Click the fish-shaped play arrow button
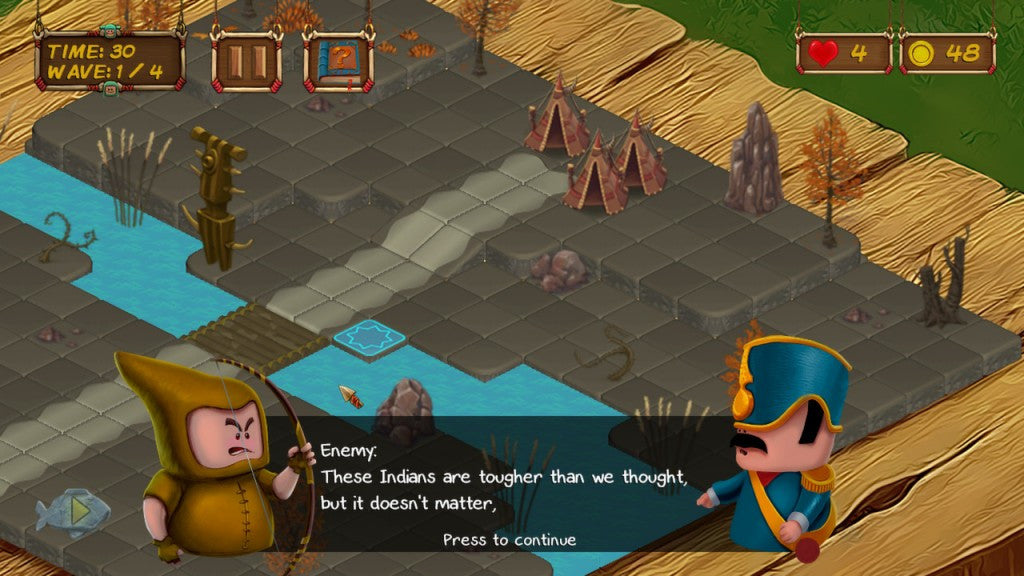1024x576 pixels. click(72, 512)
